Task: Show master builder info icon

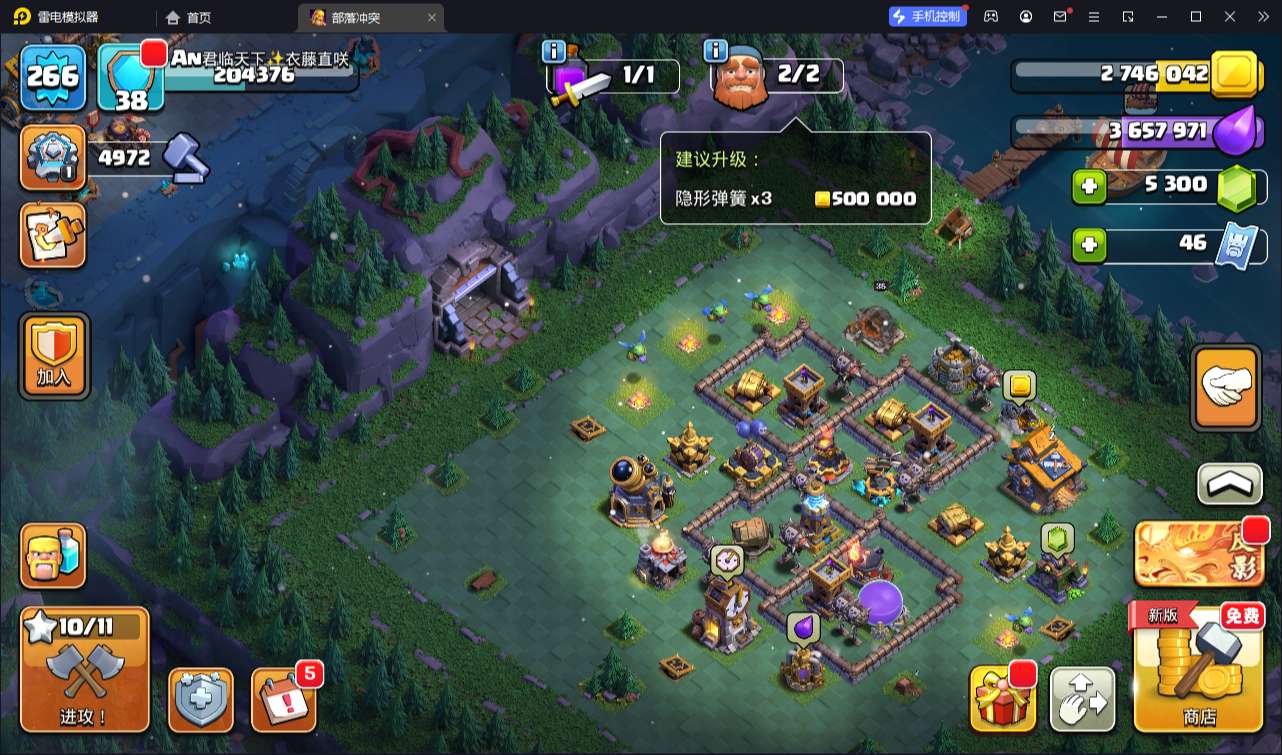Action: tap(715, 51)
